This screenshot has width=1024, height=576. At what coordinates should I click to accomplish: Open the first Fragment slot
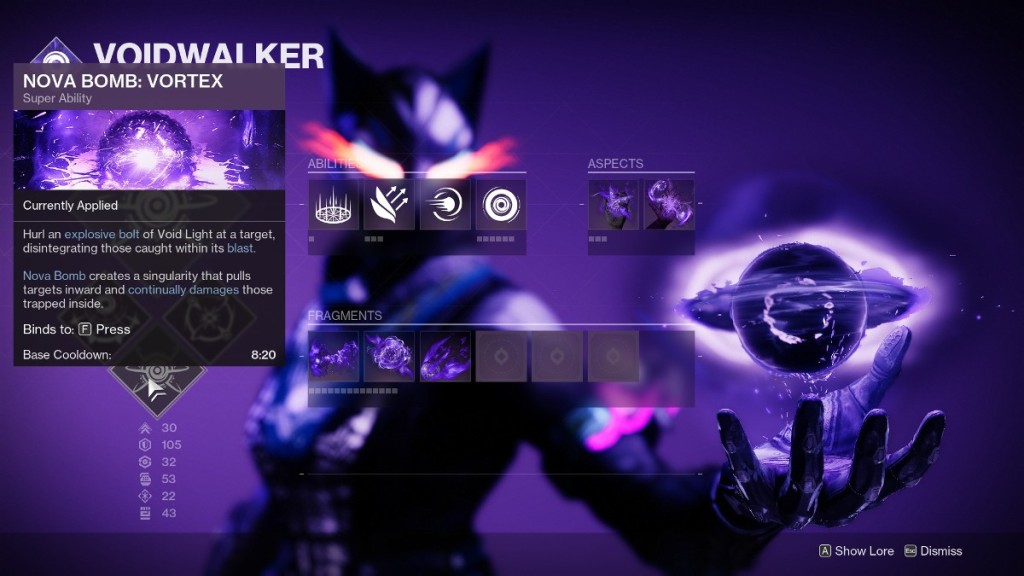coord(333,356)
